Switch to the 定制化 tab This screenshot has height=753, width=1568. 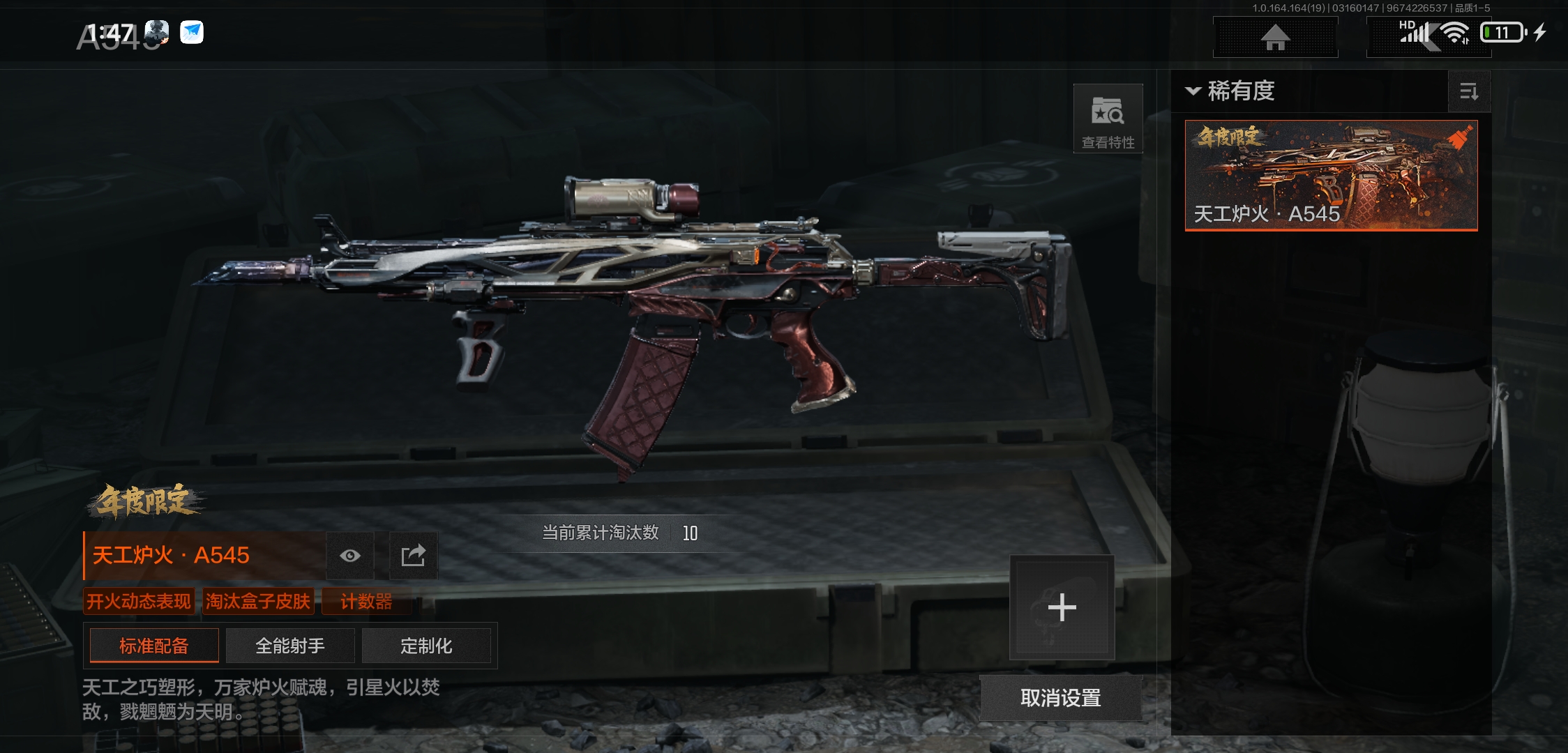tap(426, 646)
